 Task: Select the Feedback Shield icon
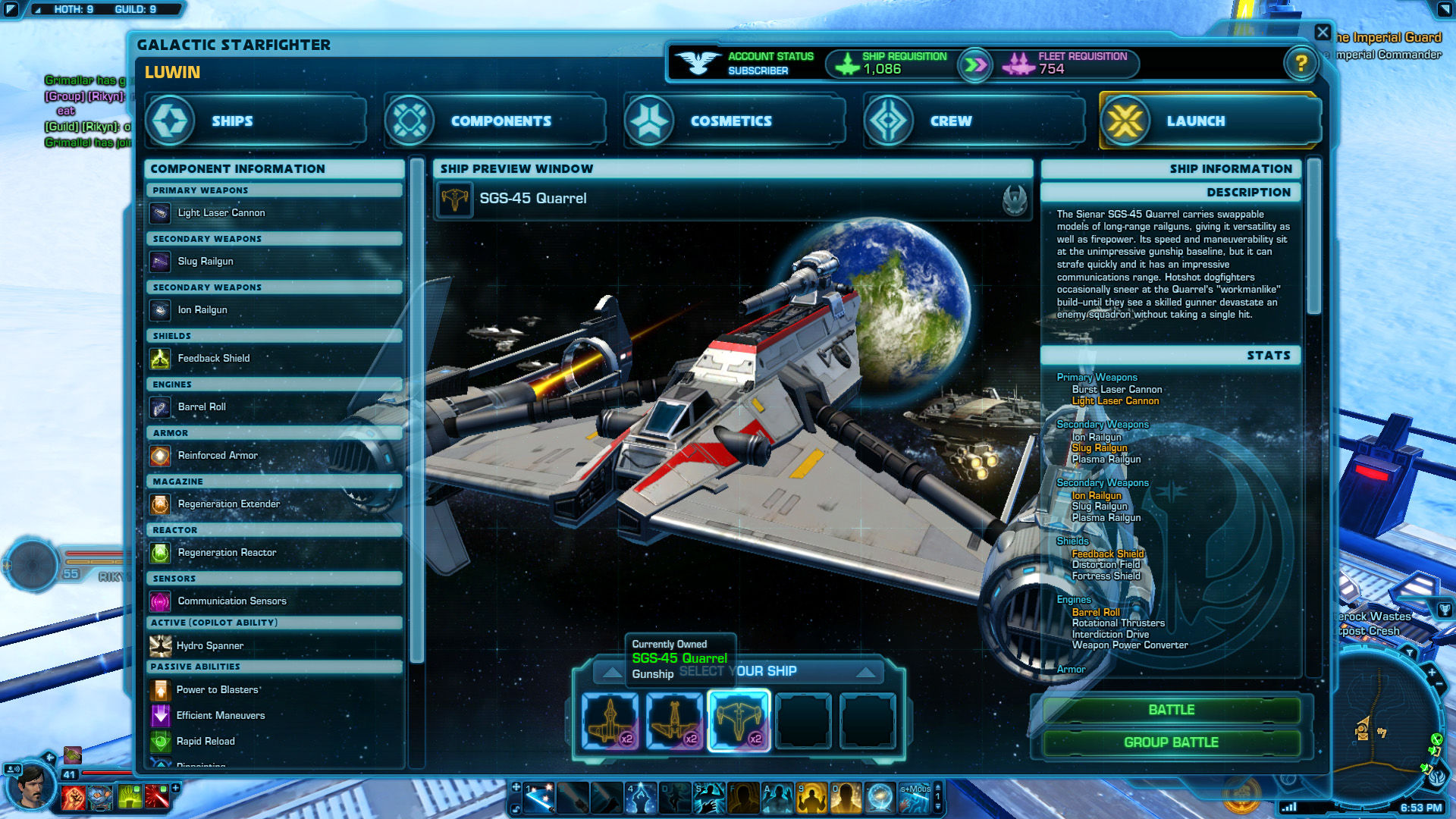tap(161, 358)
